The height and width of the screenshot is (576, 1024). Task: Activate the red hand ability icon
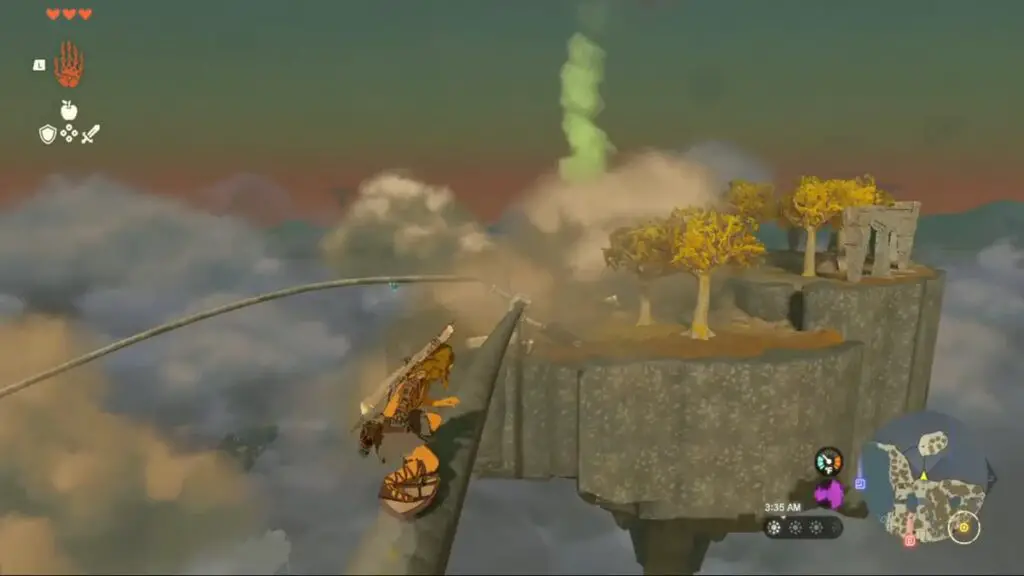tap(68, 64)
